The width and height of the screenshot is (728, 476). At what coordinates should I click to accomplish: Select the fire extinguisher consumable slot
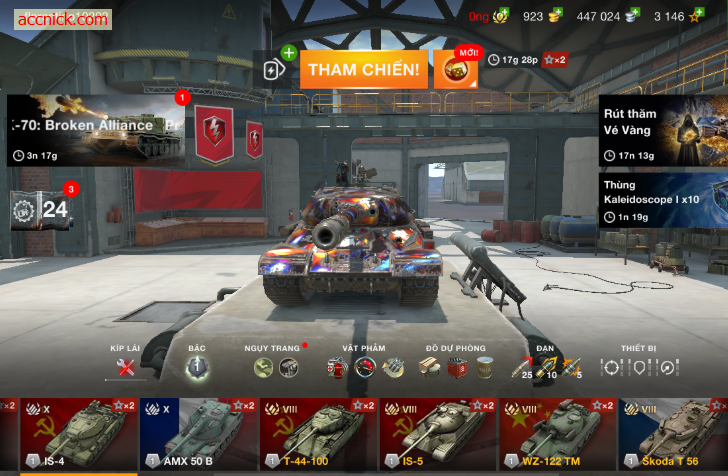(x=337, y=368)
